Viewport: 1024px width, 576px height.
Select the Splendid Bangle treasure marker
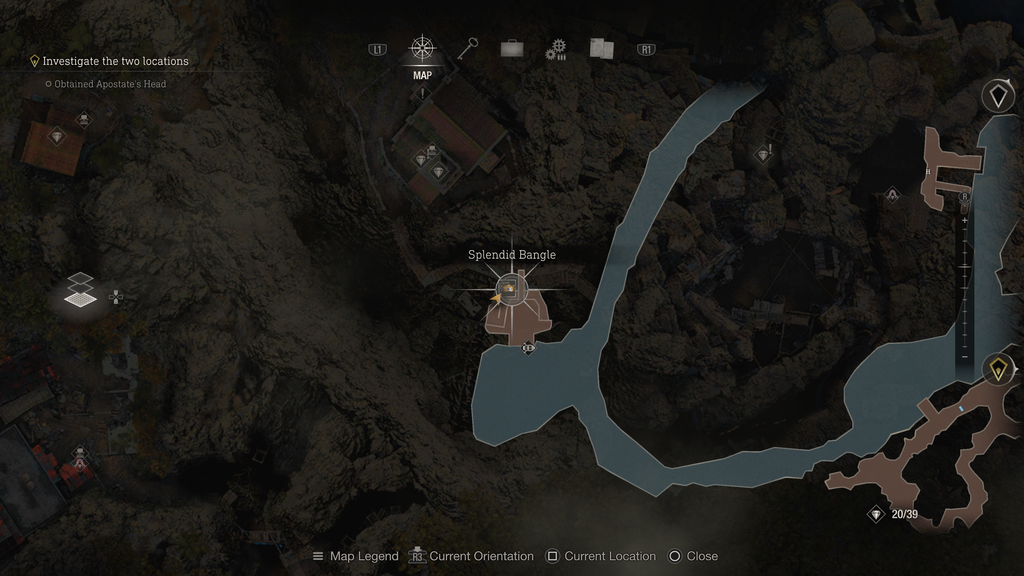point(511,289)
